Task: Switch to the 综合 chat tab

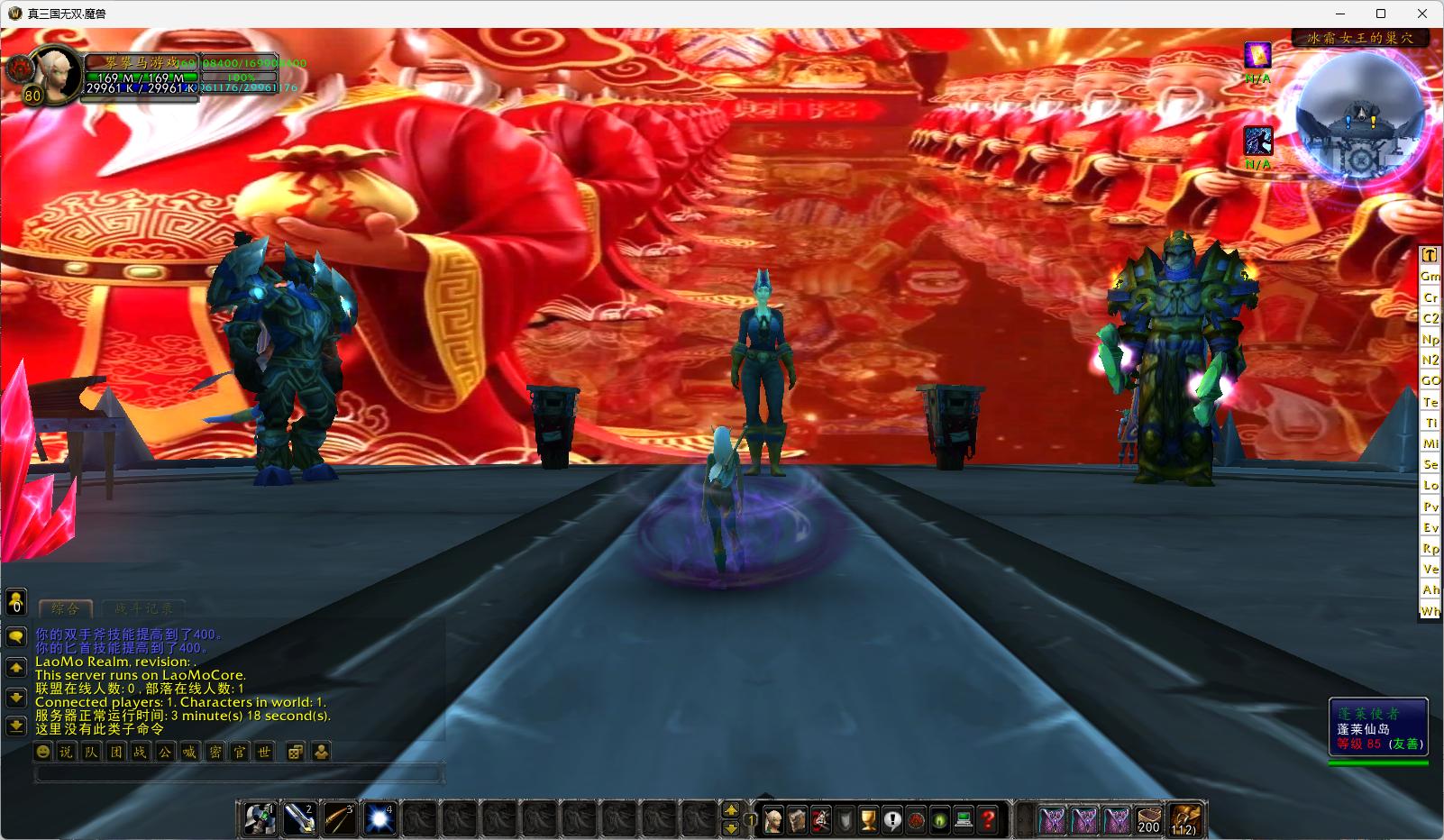Action: (x=66, y=608)
